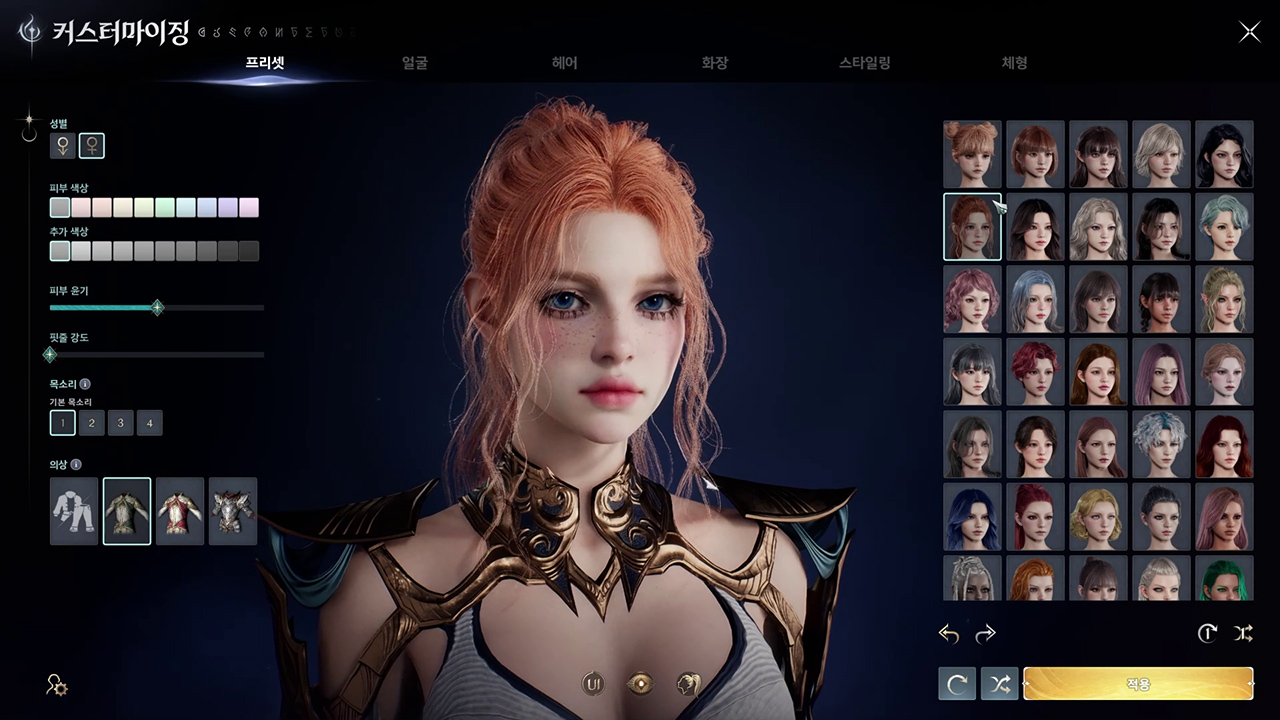Screen dimensions: 1280x720
Task: Switch to the 얼굴 (Face) tab
Action: (x=415, y=63)
